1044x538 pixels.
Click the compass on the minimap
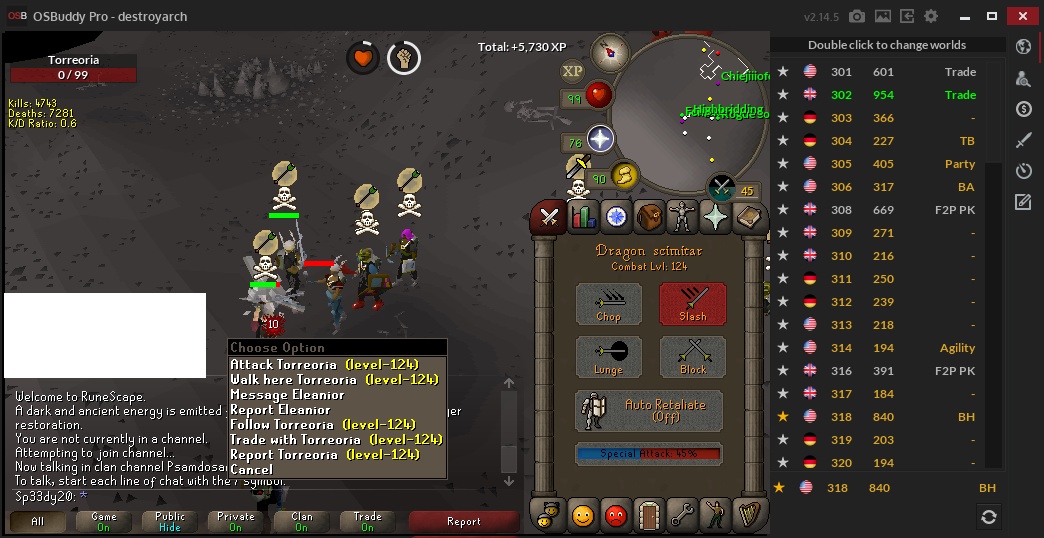[608, 52]
